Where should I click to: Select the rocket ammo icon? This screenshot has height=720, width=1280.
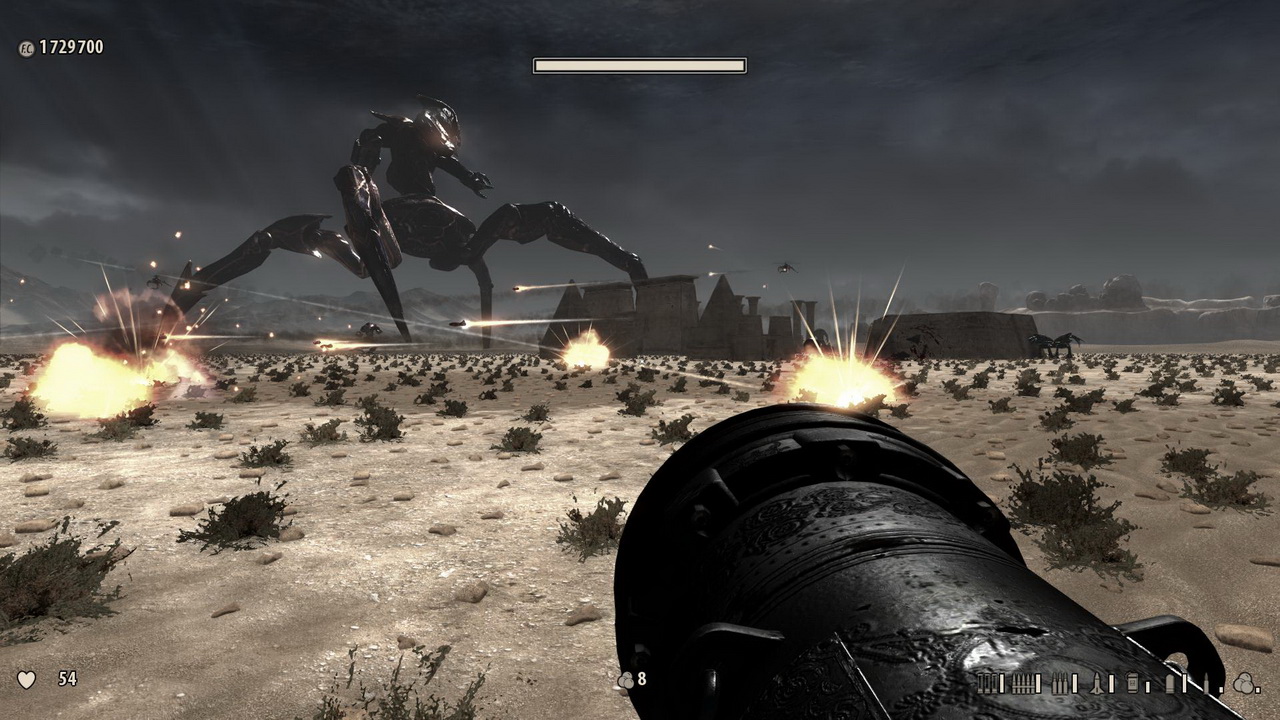pos(1097,683)
